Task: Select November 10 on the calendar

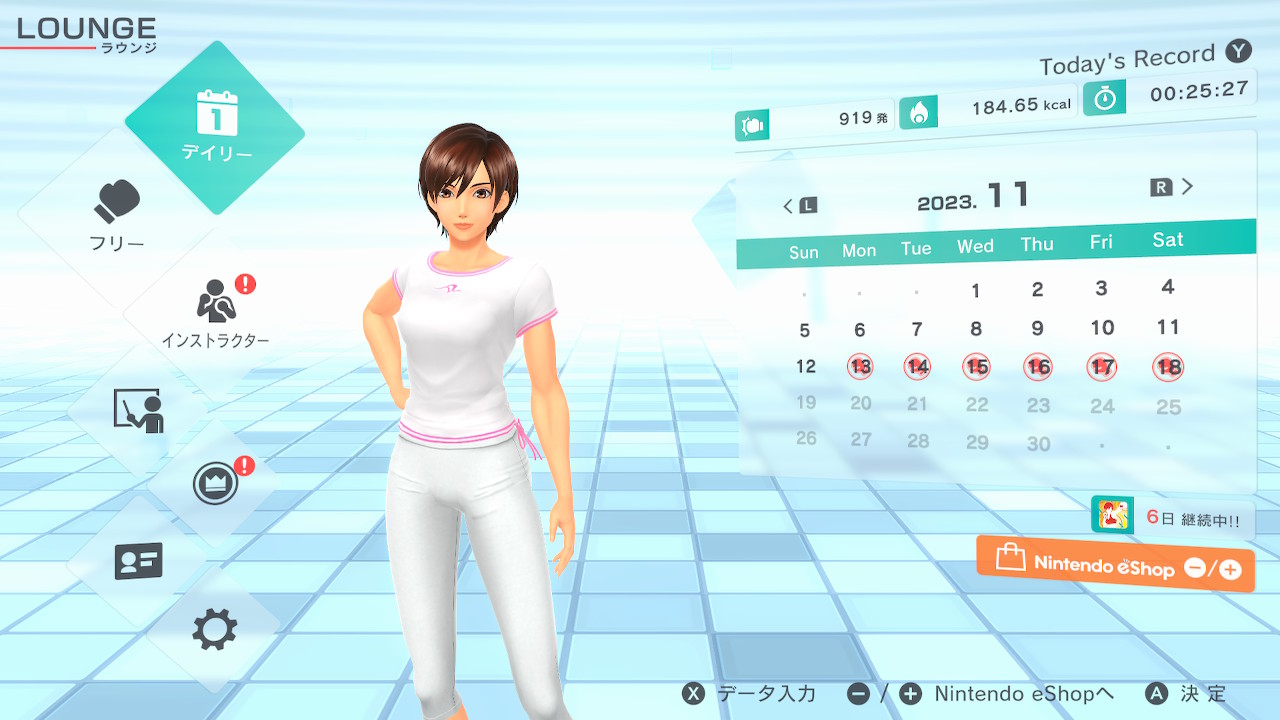Action: 1102,328
